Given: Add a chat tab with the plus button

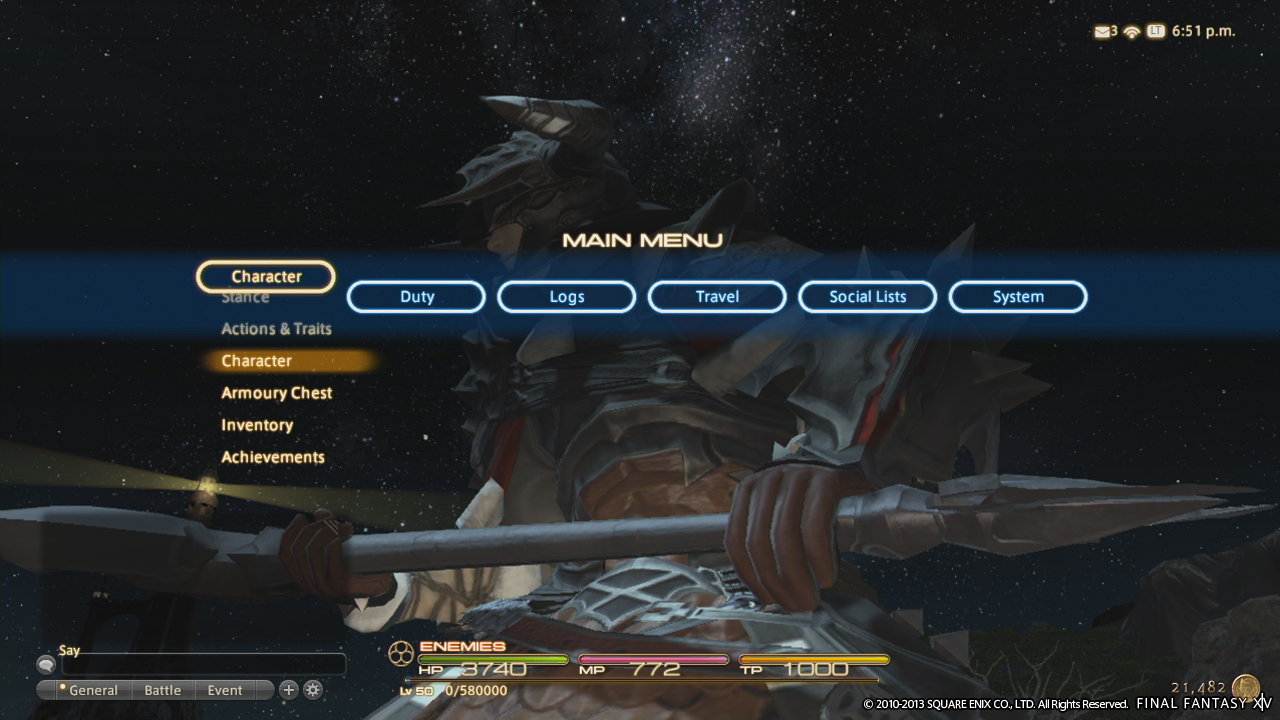Looking at the screenshot, I should [x=288, y=689].
